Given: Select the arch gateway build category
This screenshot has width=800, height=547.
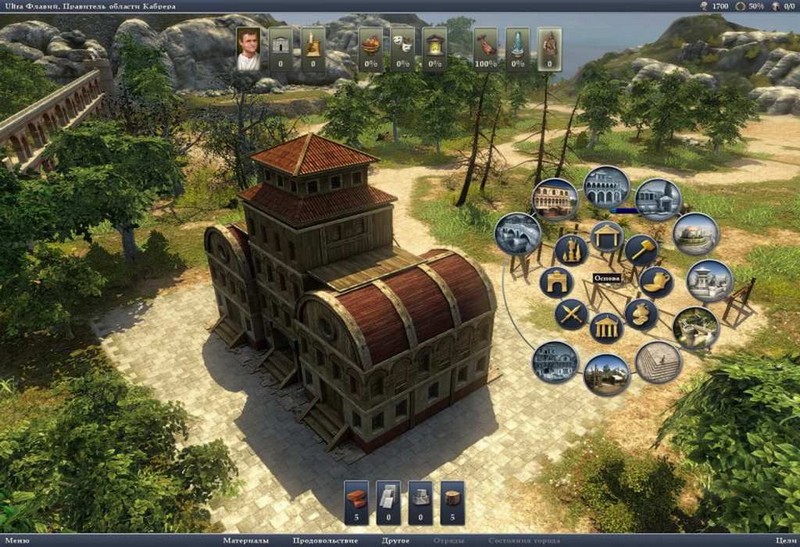Looking at the screenshot, I should 556,281.
